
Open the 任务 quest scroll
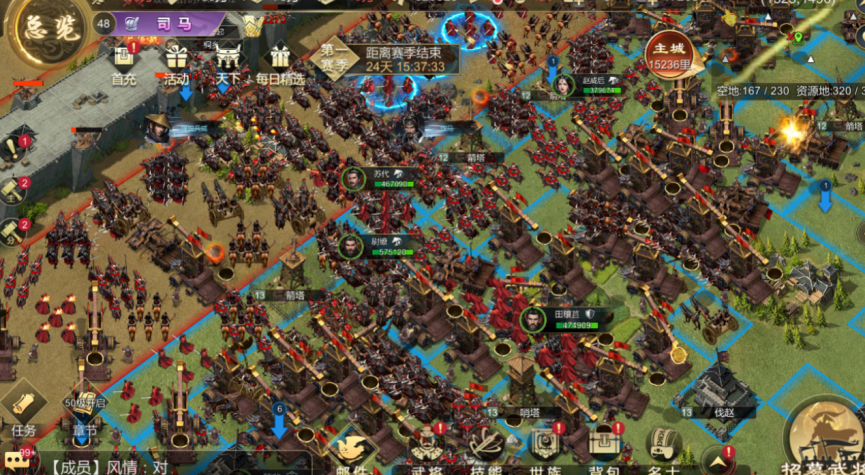coord(24,408)
